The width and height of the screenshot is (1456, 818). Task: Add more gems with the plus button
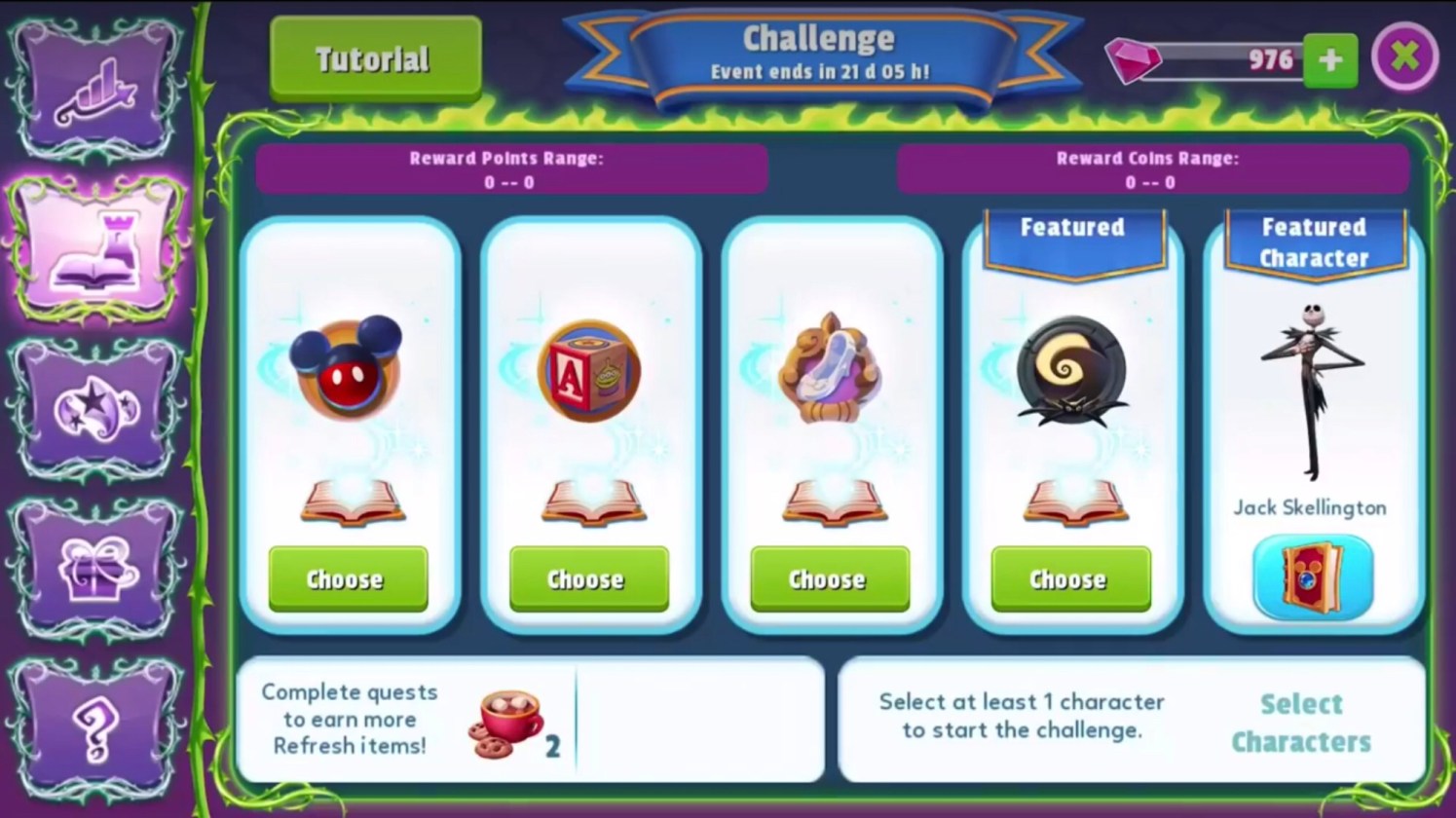click(x=1329, y=60)
